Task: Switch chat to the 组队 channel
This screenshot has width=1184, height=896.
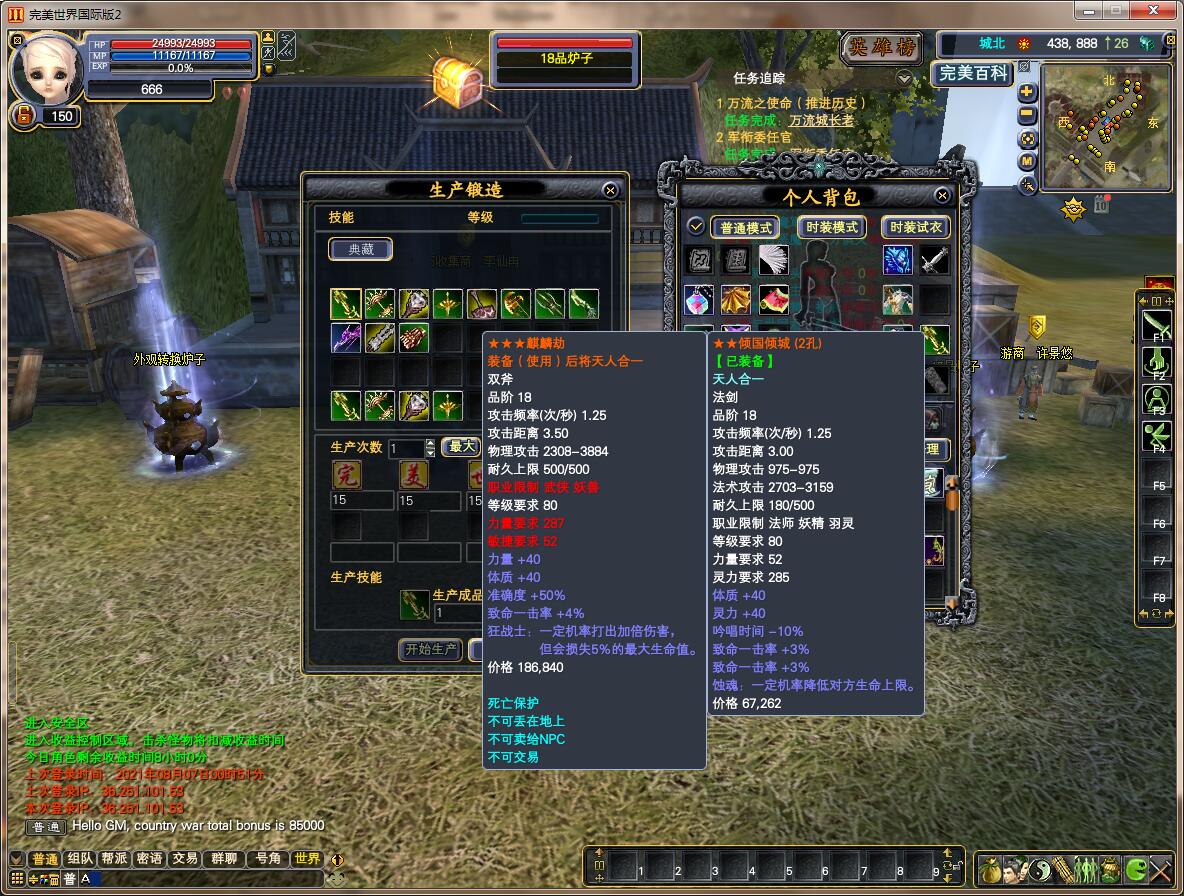Action: [80, 859]
